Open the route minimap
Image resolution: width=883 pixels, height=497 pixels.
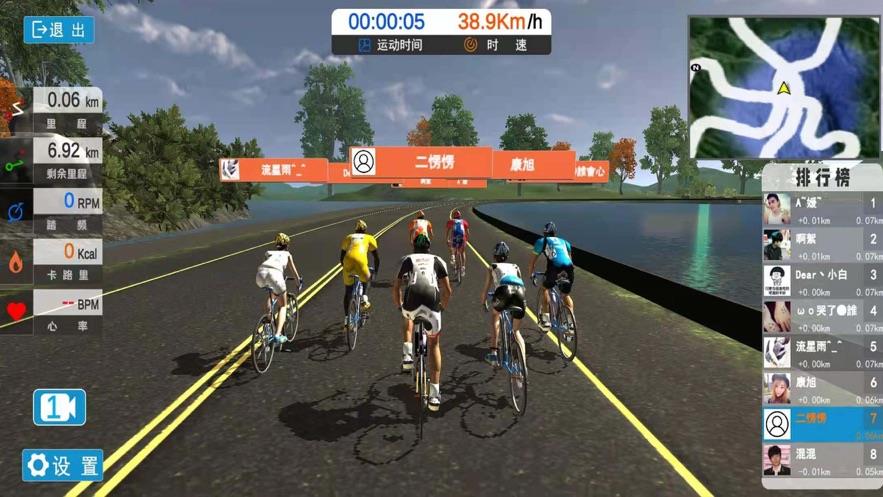tap(784, 87)
